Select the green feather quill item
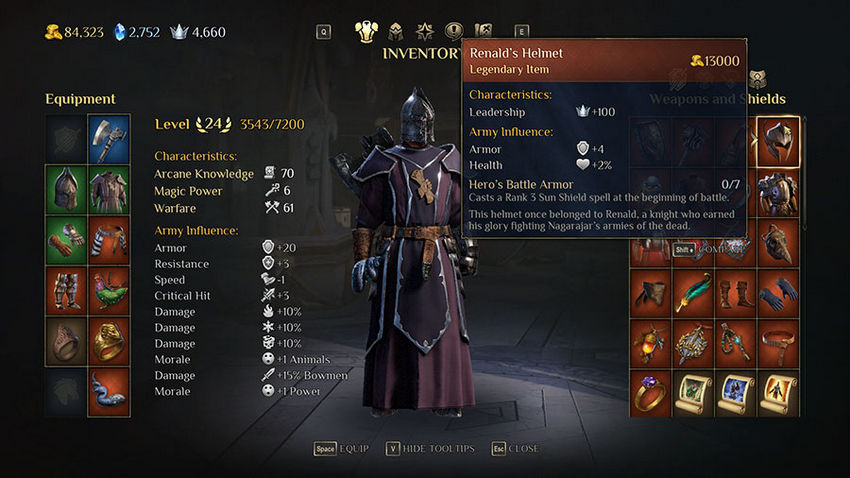The height and width of the screenshot is (478, 850). click(x=693, y=291)
